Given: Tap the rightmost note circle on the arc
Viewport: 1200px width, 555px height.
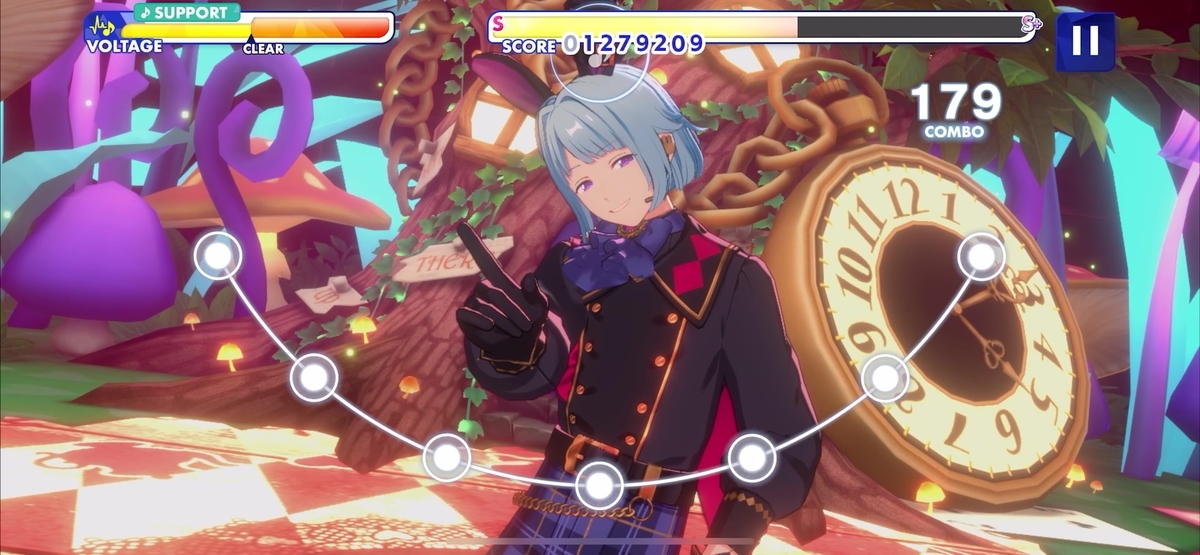Looking at the screenshot, I should [x=981, y=256].
